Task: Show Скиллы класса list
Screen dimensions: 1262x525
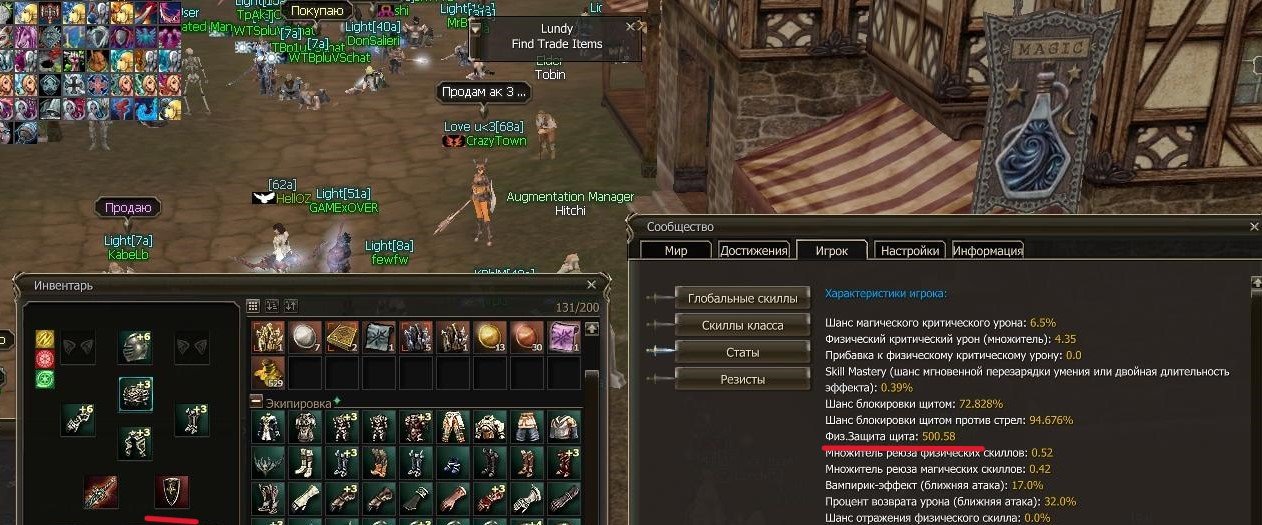Action: click(742, 325)
